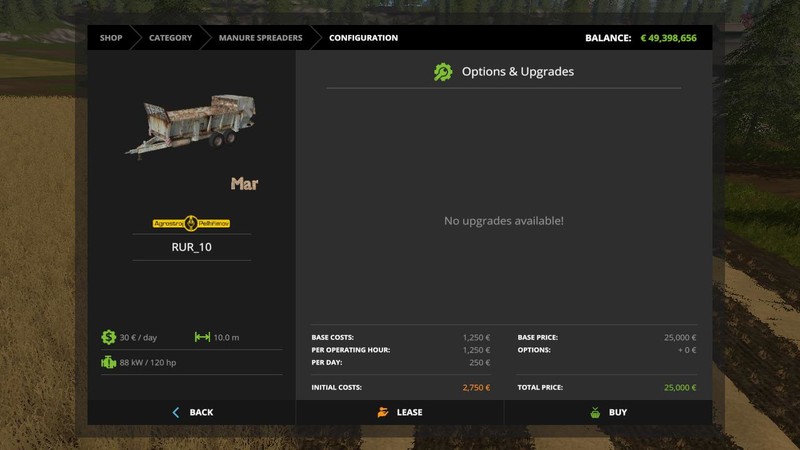Buy the RUR_10 manure spreader
This screenshot has height=450, width=800.
point(609,412)
